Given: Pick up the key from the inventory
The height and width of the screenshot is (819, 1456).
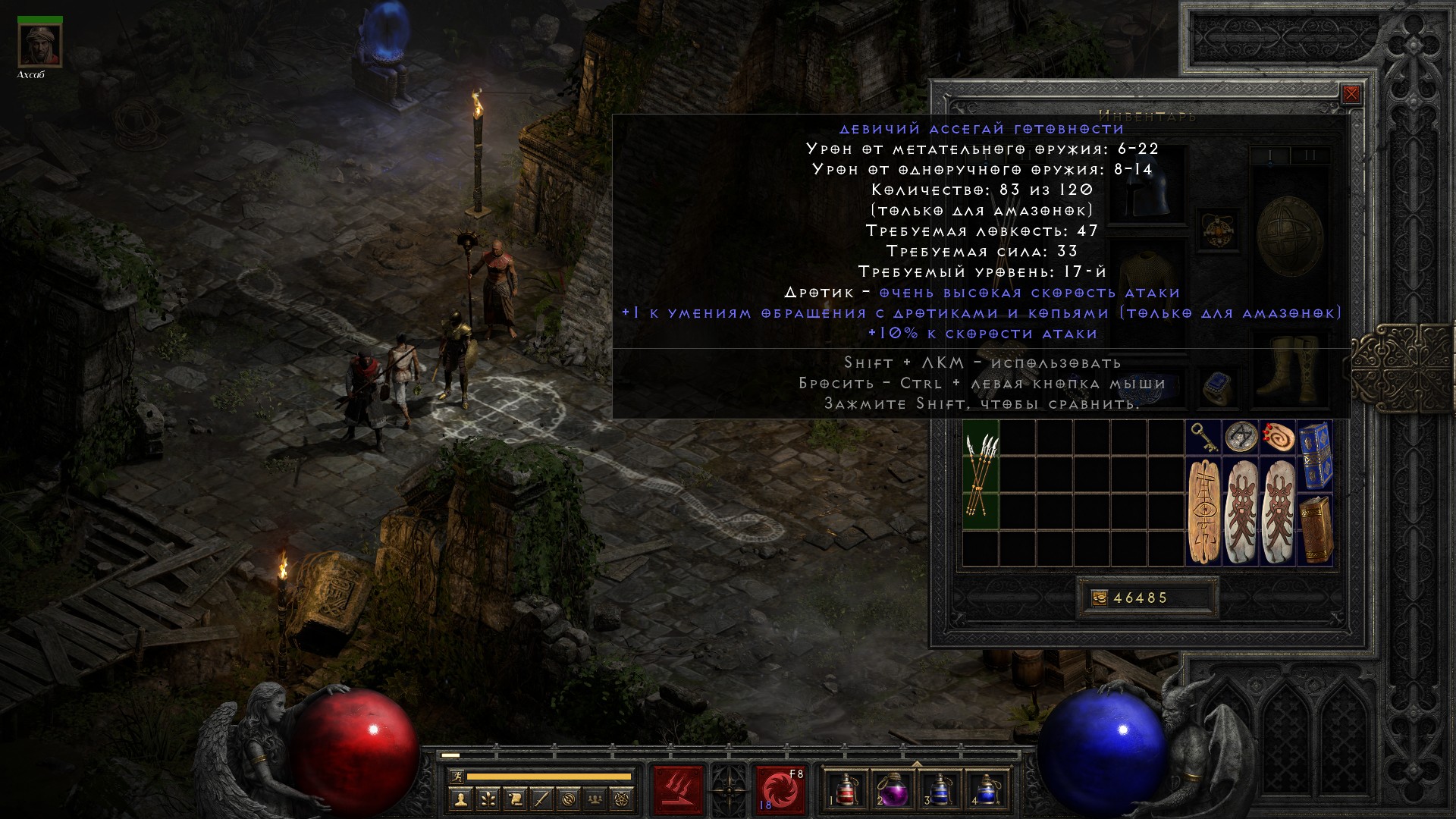Looking at the screenshot, I should click(x=1203, y=438).
